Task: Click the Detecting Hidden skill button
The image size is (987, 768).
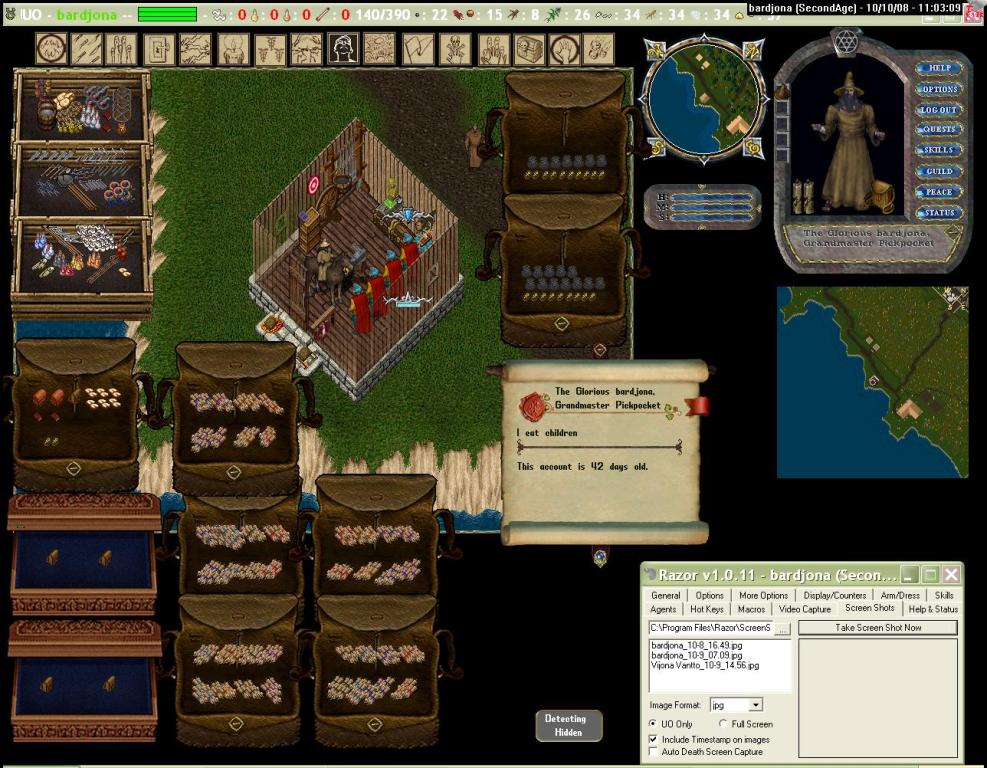Action: pyautogui.click(x=568, y=725)
